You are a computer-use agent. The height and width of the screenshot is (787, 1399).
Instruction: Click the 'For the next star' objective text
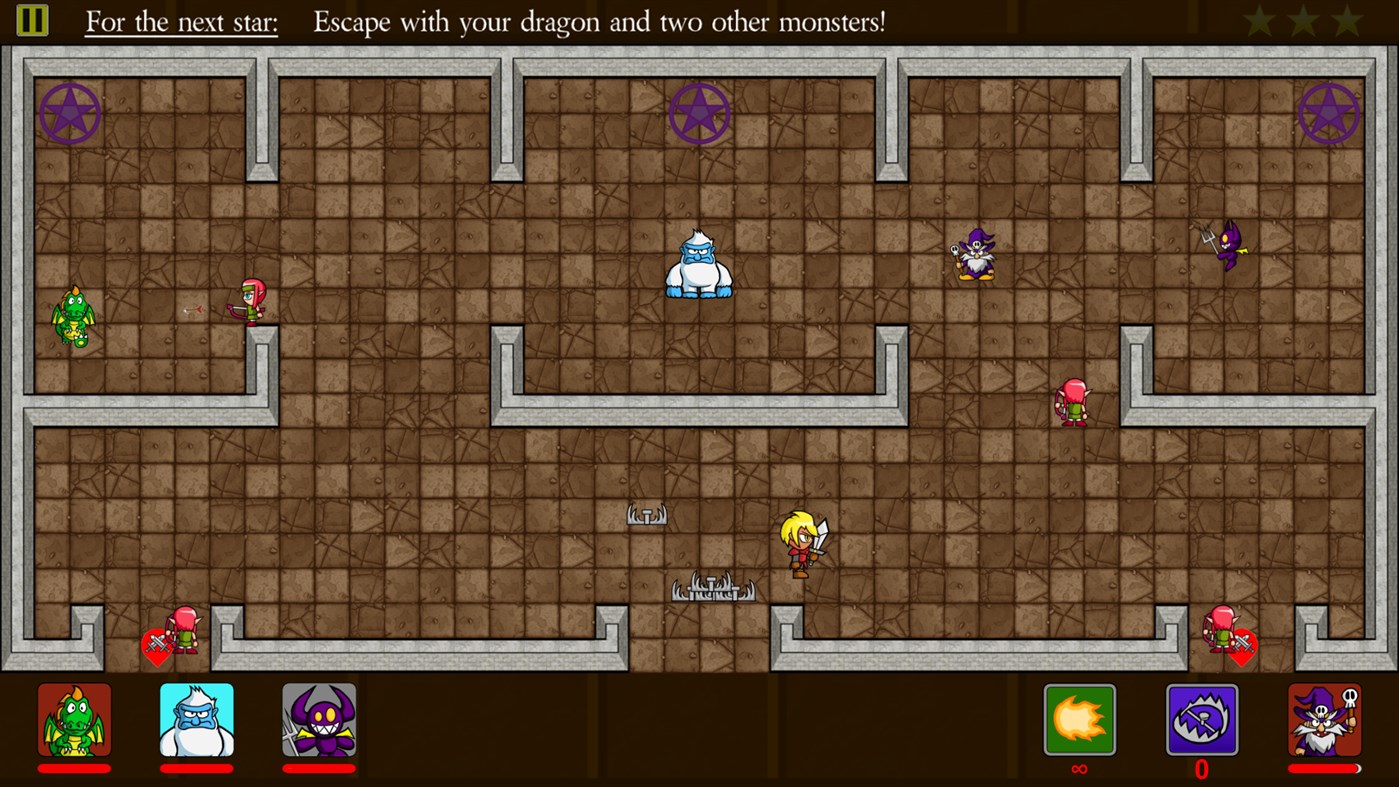coord(180,21)
